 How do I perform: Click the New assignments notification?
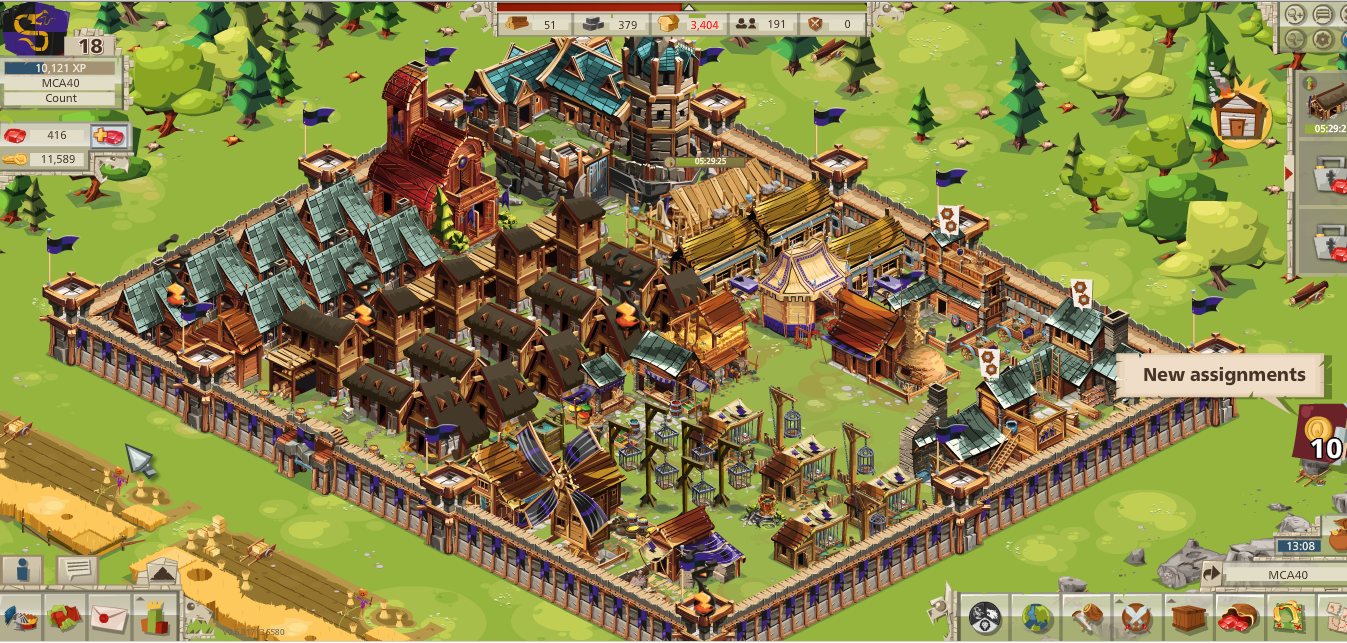coord(1224,376)
